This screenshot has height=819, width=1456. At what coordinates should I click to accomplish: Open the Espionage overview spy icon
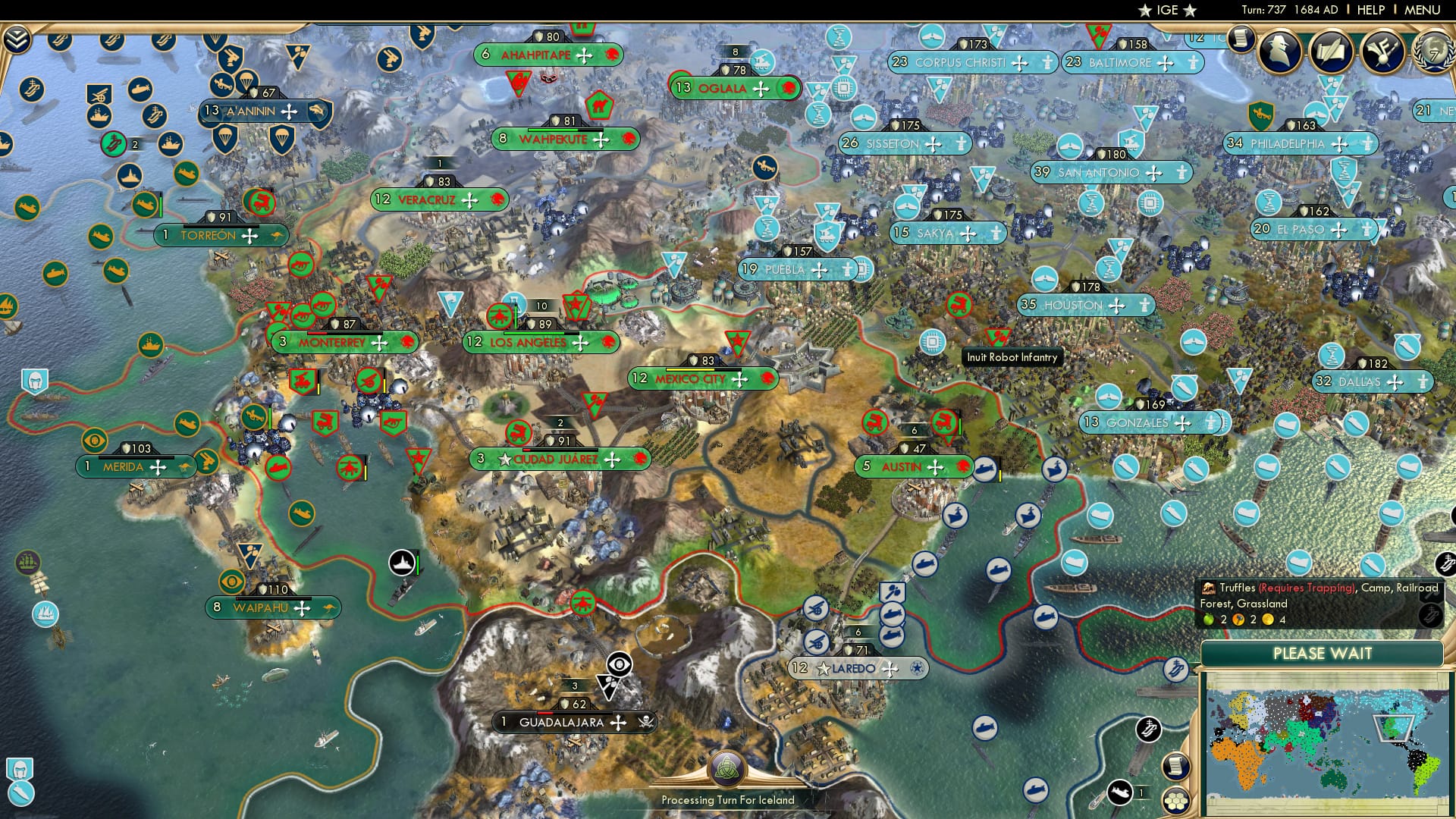click(x=1281, y=52)
